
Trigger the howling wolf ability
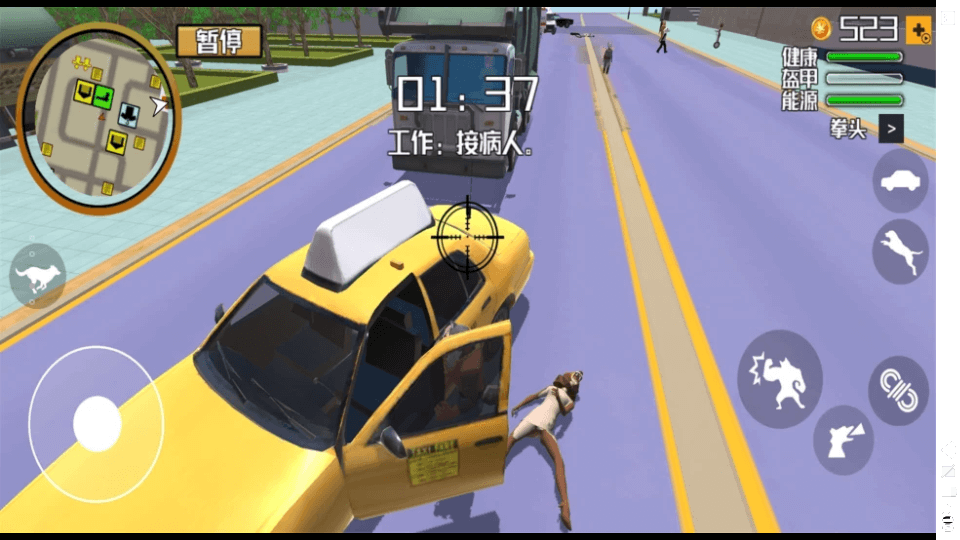tap(842, 439)
